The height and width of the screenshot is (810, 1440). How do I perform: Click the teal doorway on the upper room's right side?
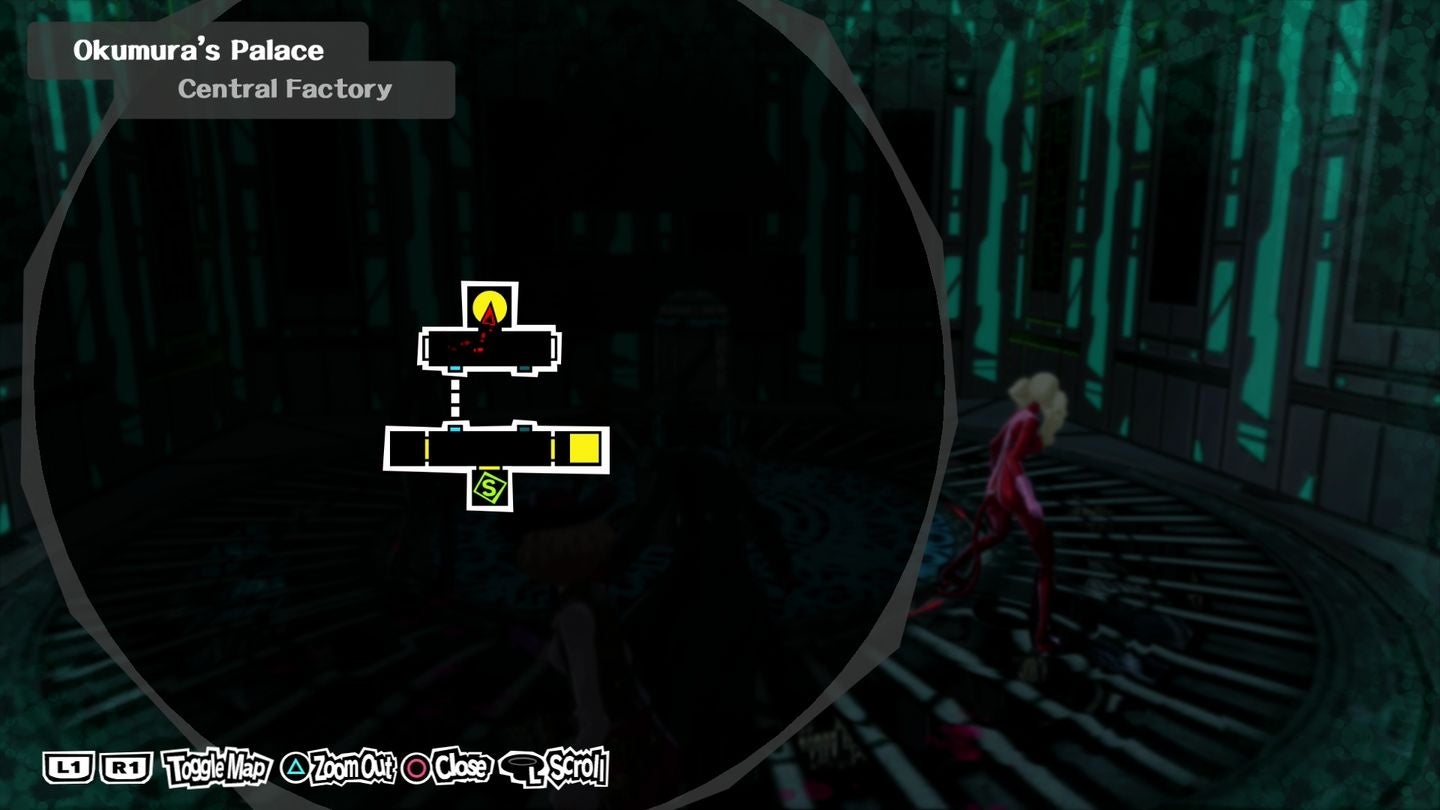pyautogui.click(x=524, y=368)
